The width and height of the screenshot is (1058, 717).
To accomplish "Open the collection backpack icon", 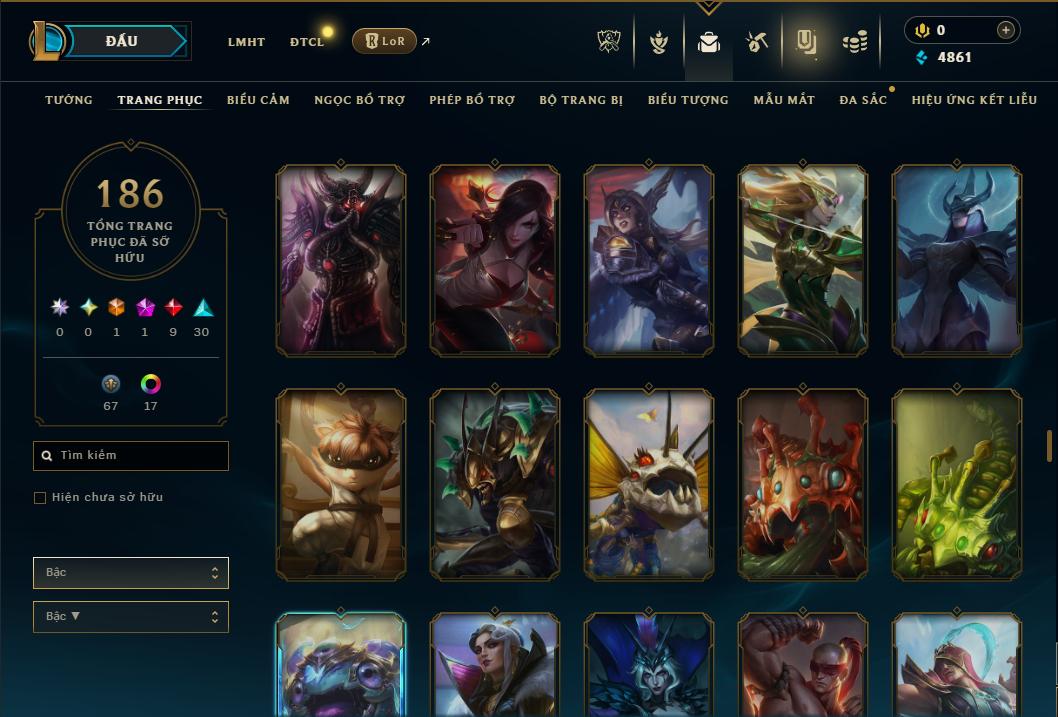I will click(x=709, y=42).
